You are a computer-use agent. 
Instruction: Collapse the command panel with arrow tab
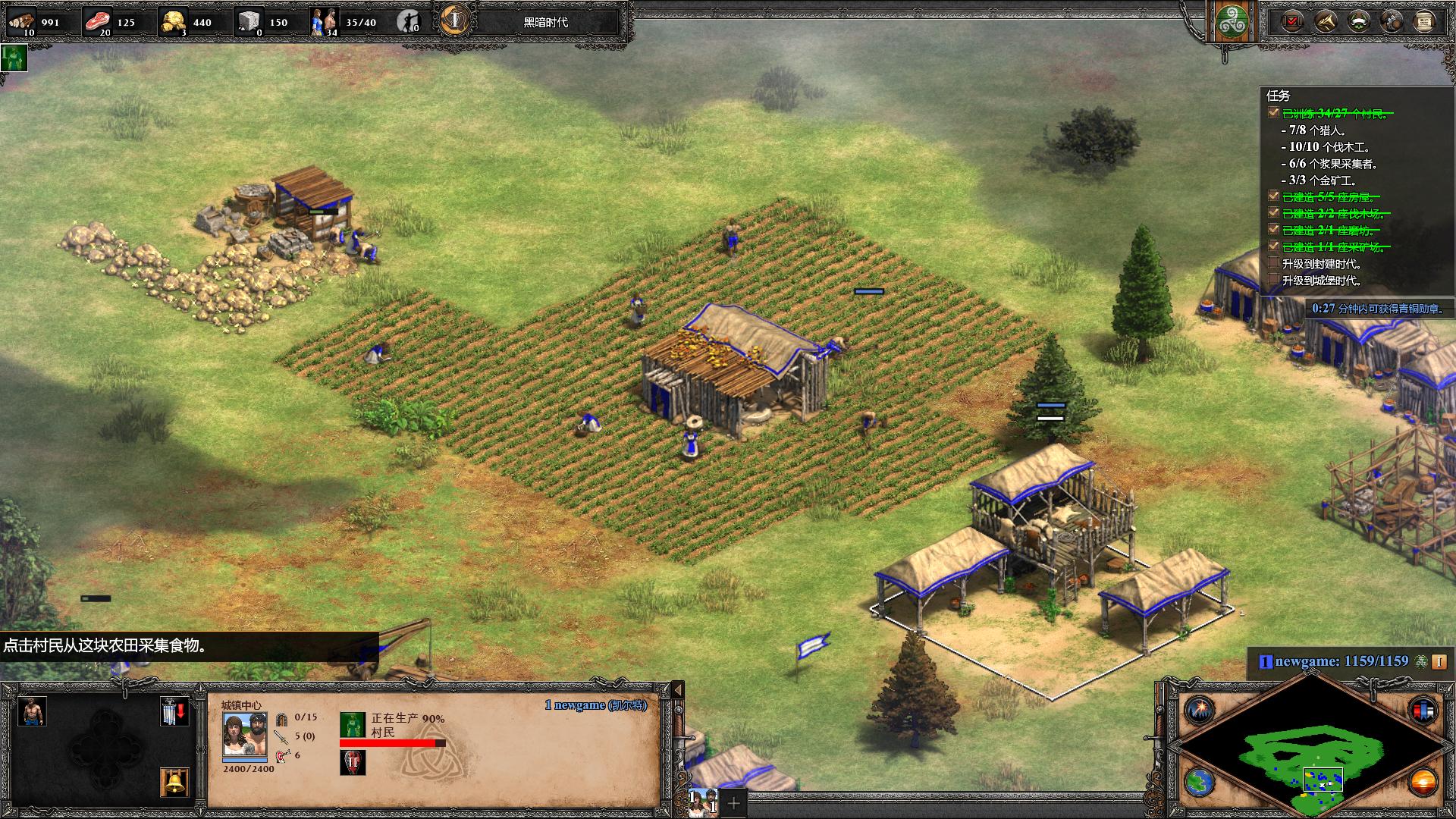[x=678, y=689]
